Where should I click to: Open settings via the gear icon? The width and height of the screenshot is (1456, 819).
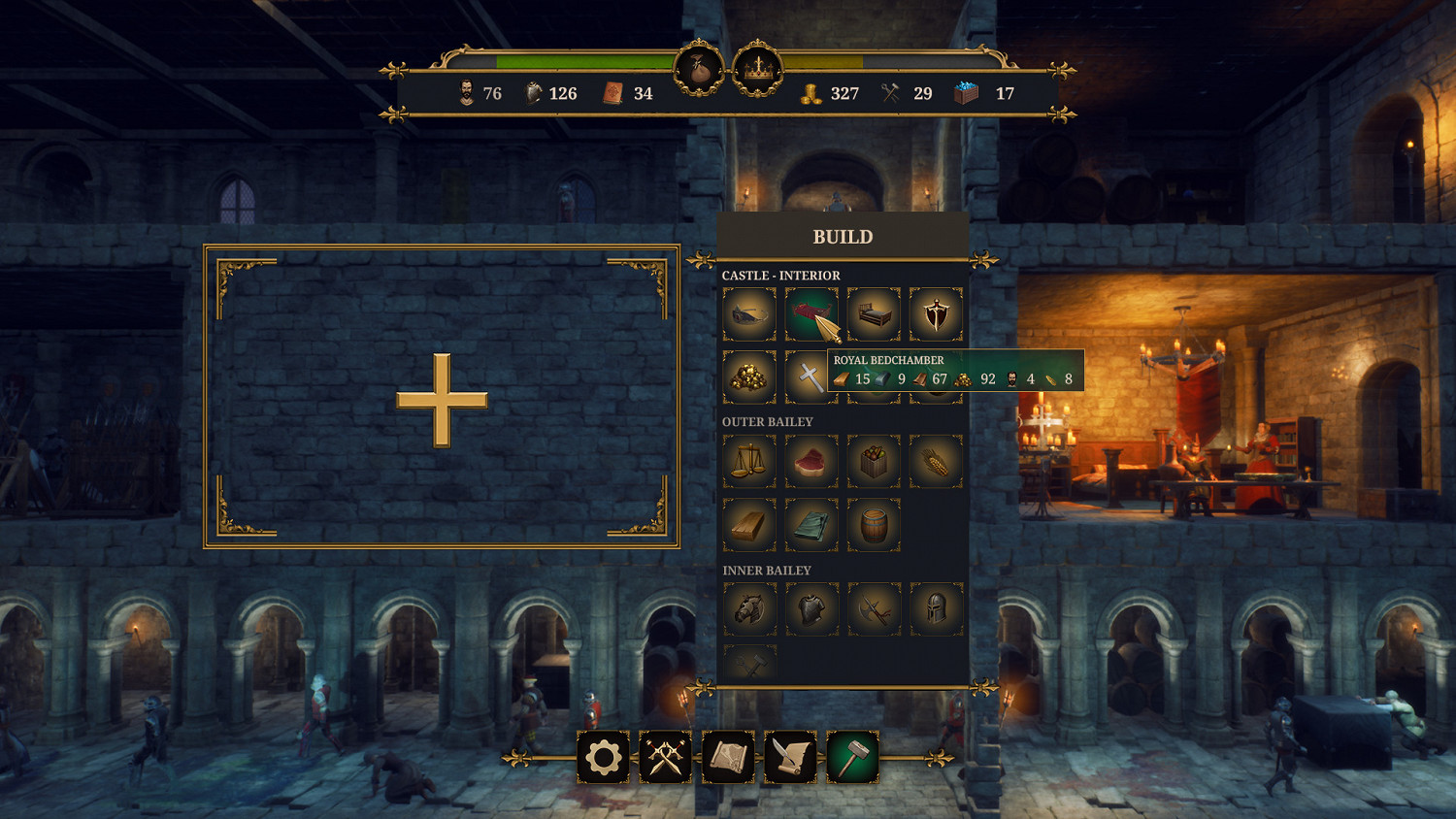pos(603,759)
